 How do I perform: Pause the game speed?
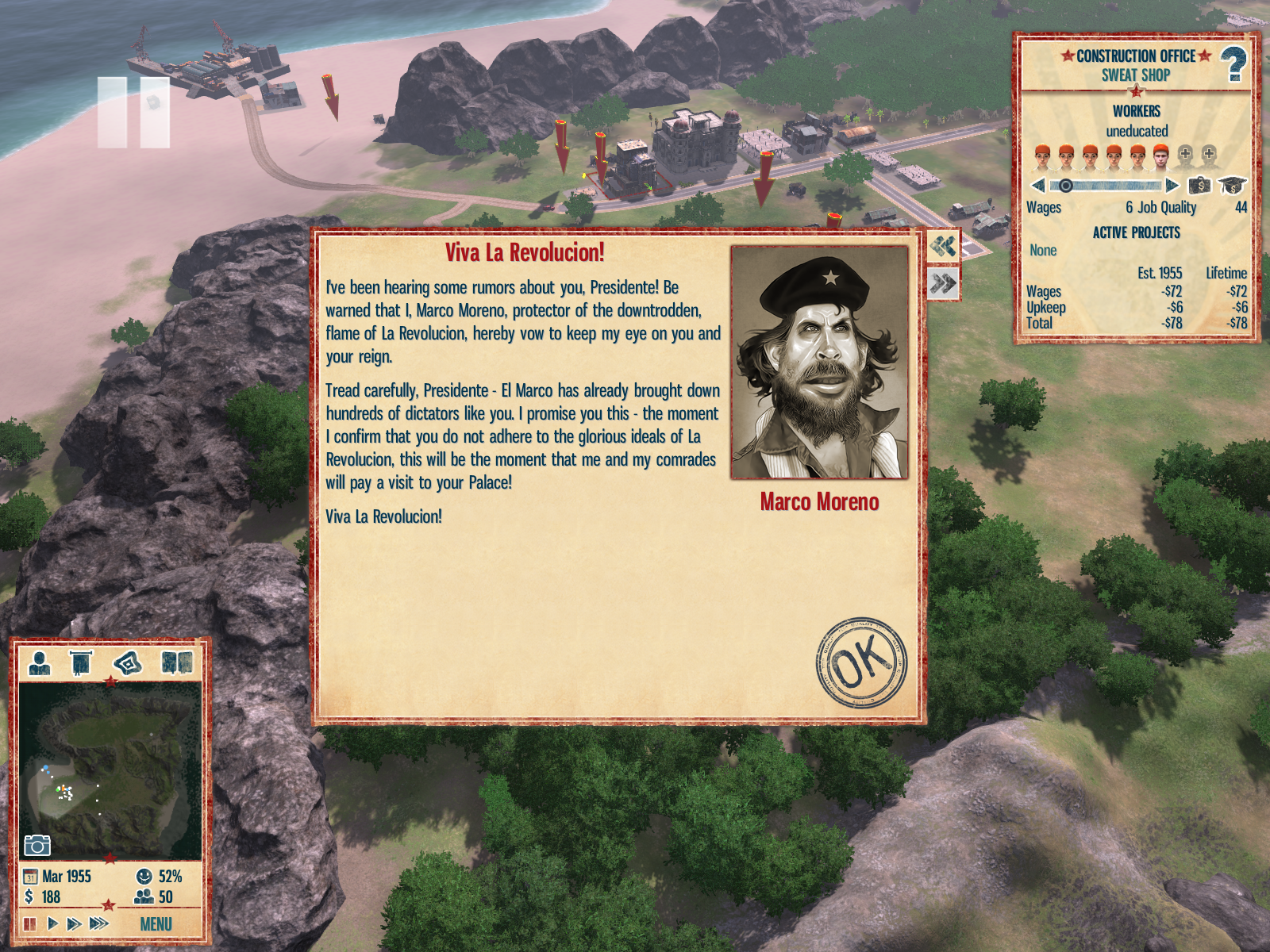[x=30, y=923]
